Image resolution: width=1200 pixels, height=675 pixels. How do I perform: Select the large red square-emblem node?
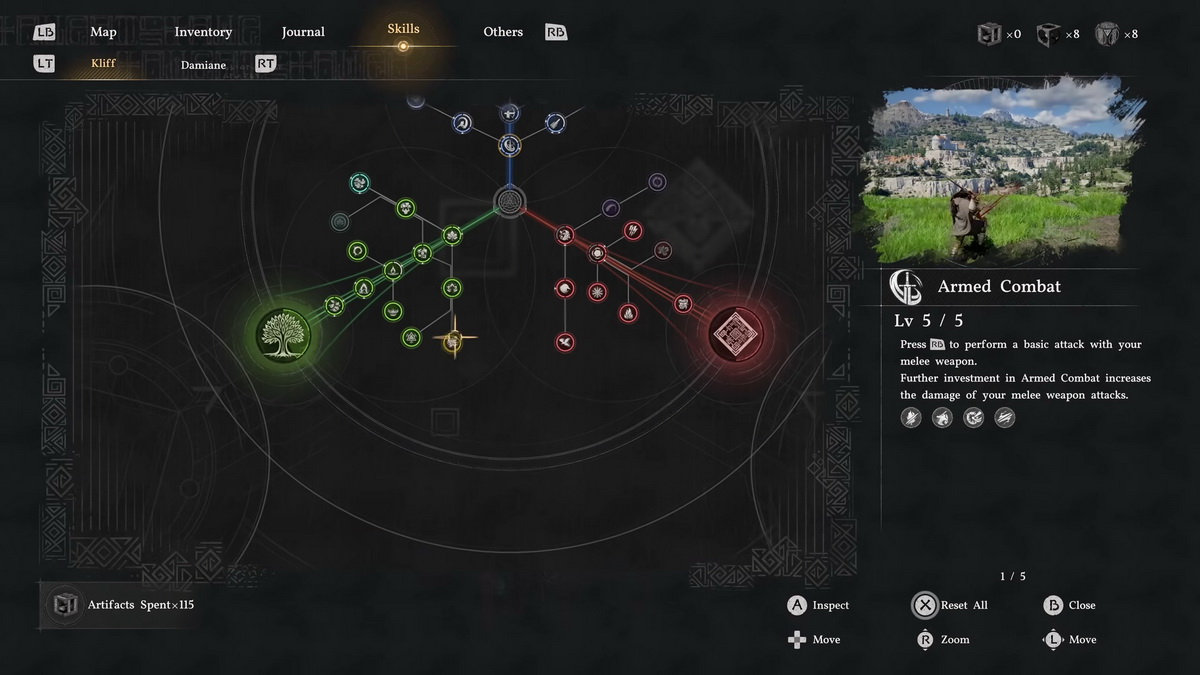(736, 334)
